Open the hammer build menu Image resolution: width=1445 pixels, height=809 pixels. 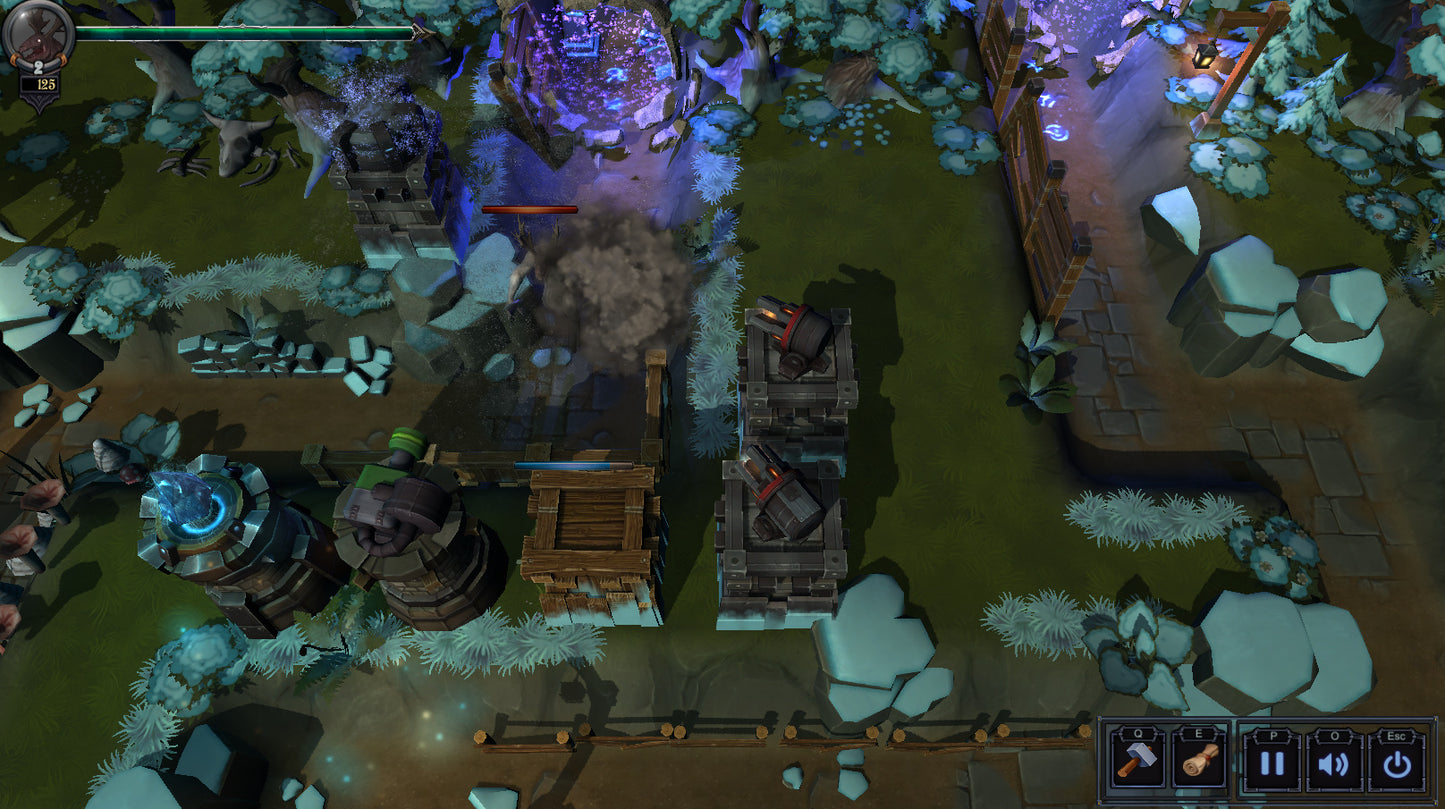pos(1136,762)
